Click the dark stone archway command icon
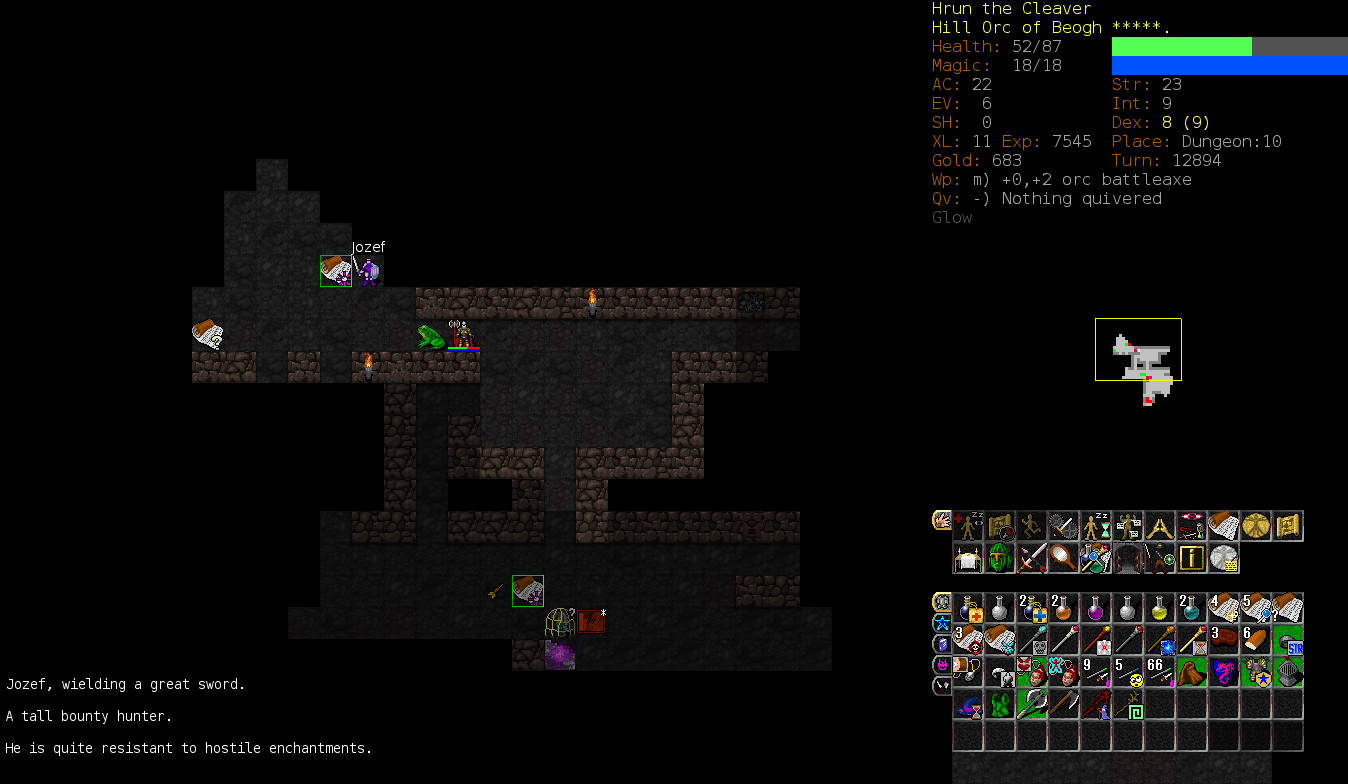The image size is (1348, 784). (1128, 558)
